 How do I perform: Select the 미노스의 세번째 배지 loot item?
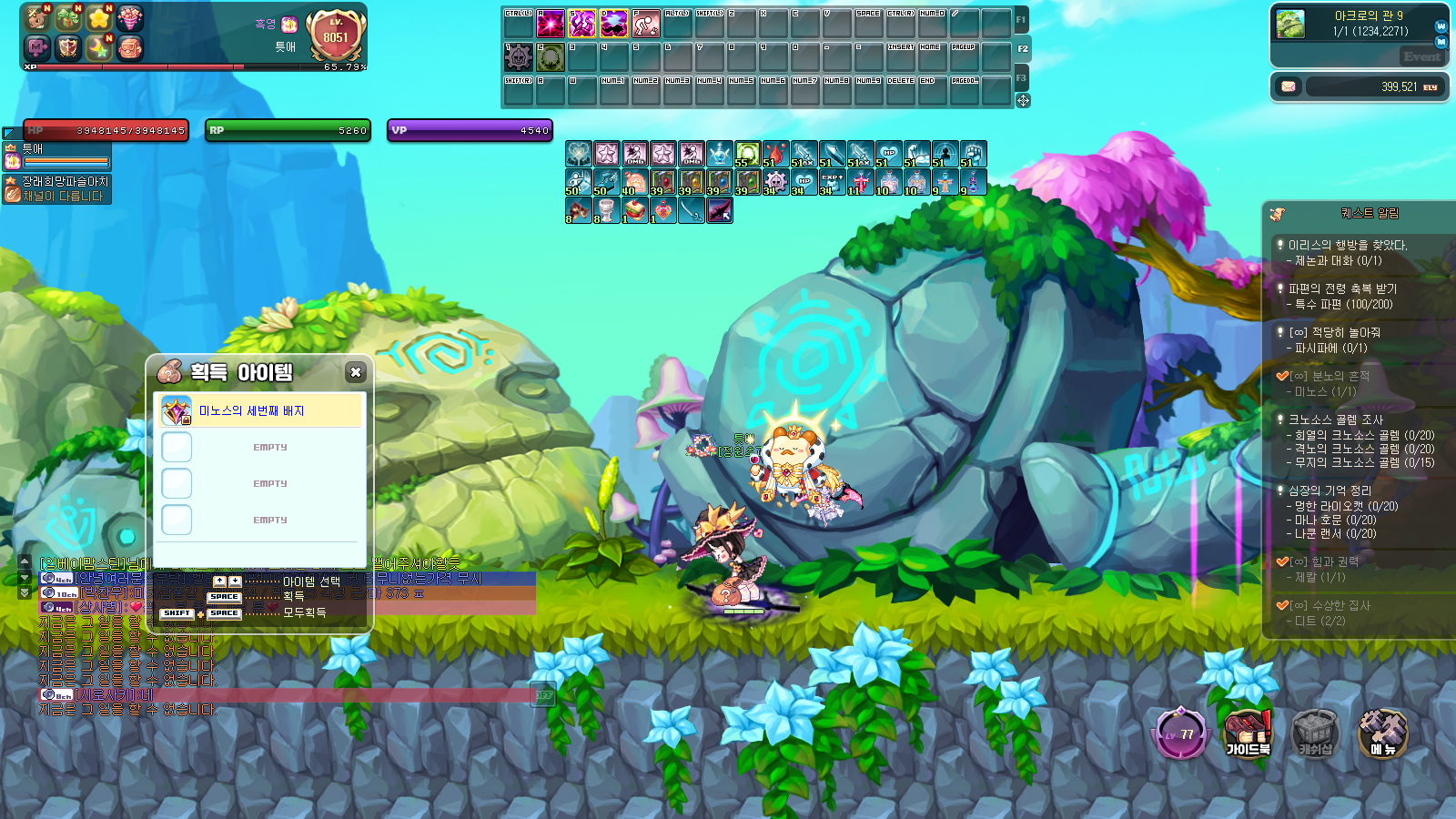pyautogui.click(x=261, y=411)
